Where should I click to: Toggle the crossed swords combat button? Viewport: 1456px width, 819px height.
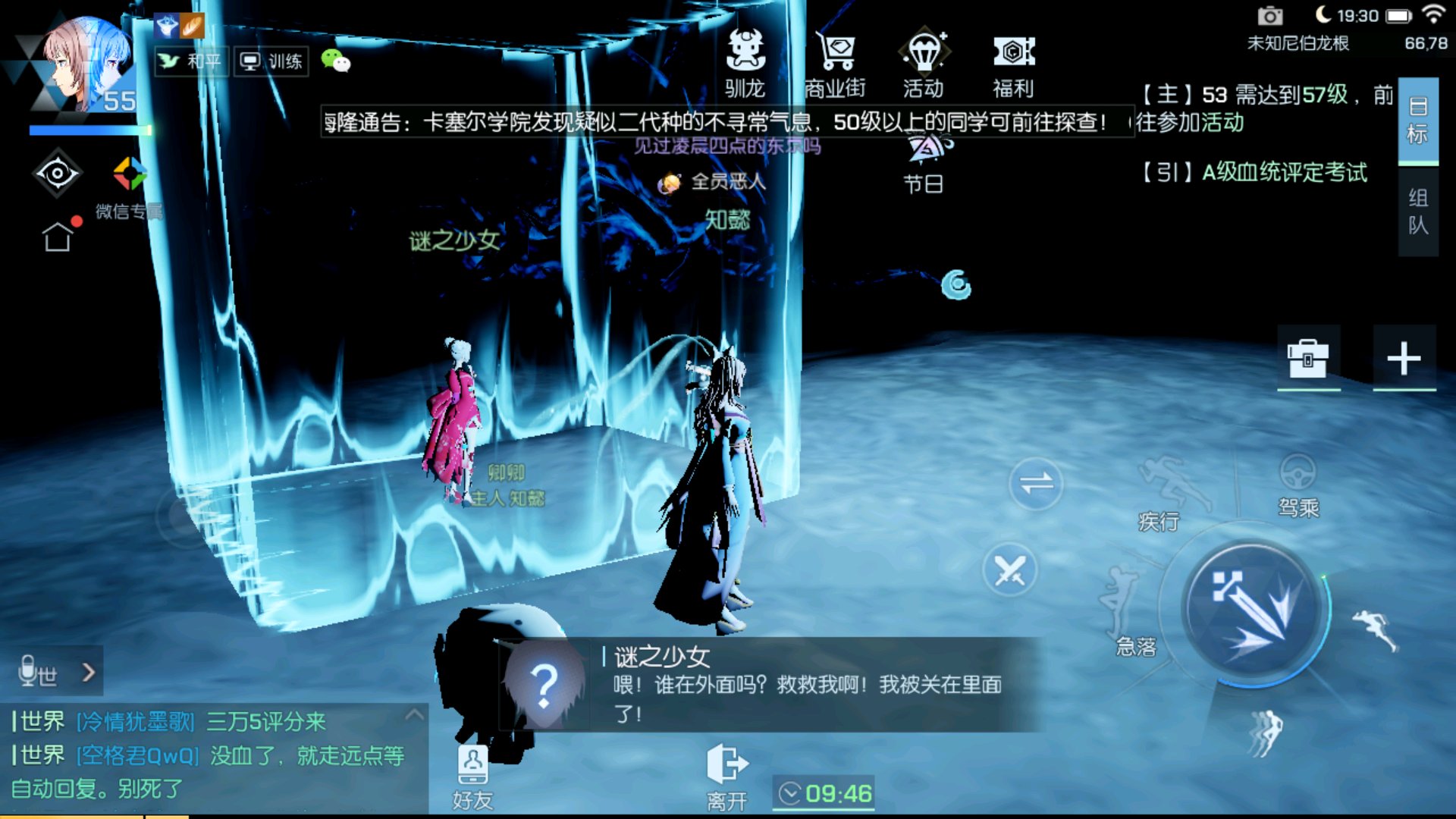click(x=1009, y=570)
